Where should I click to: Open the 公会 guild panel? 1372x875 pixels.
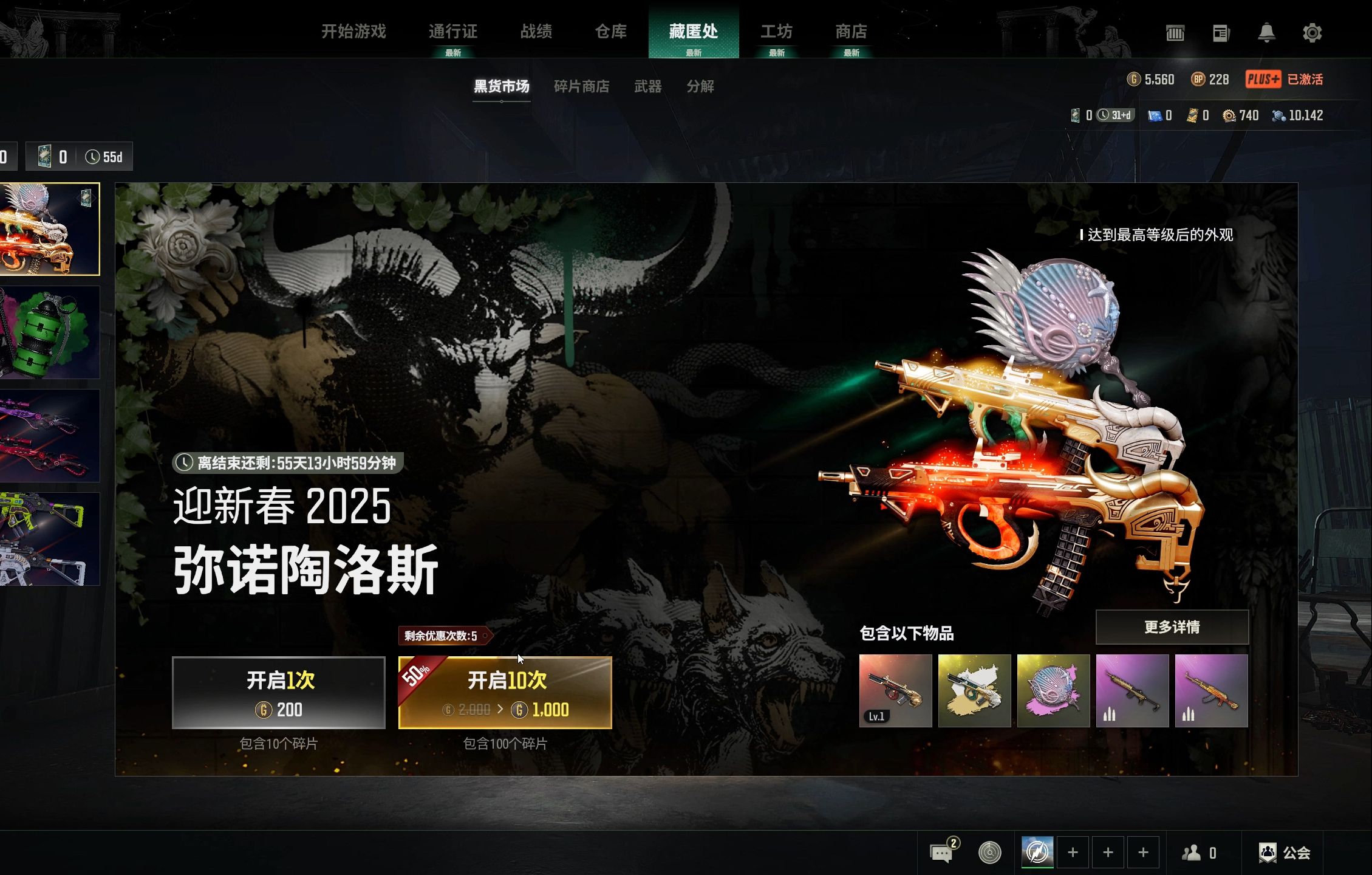(x=1283, y=852)
